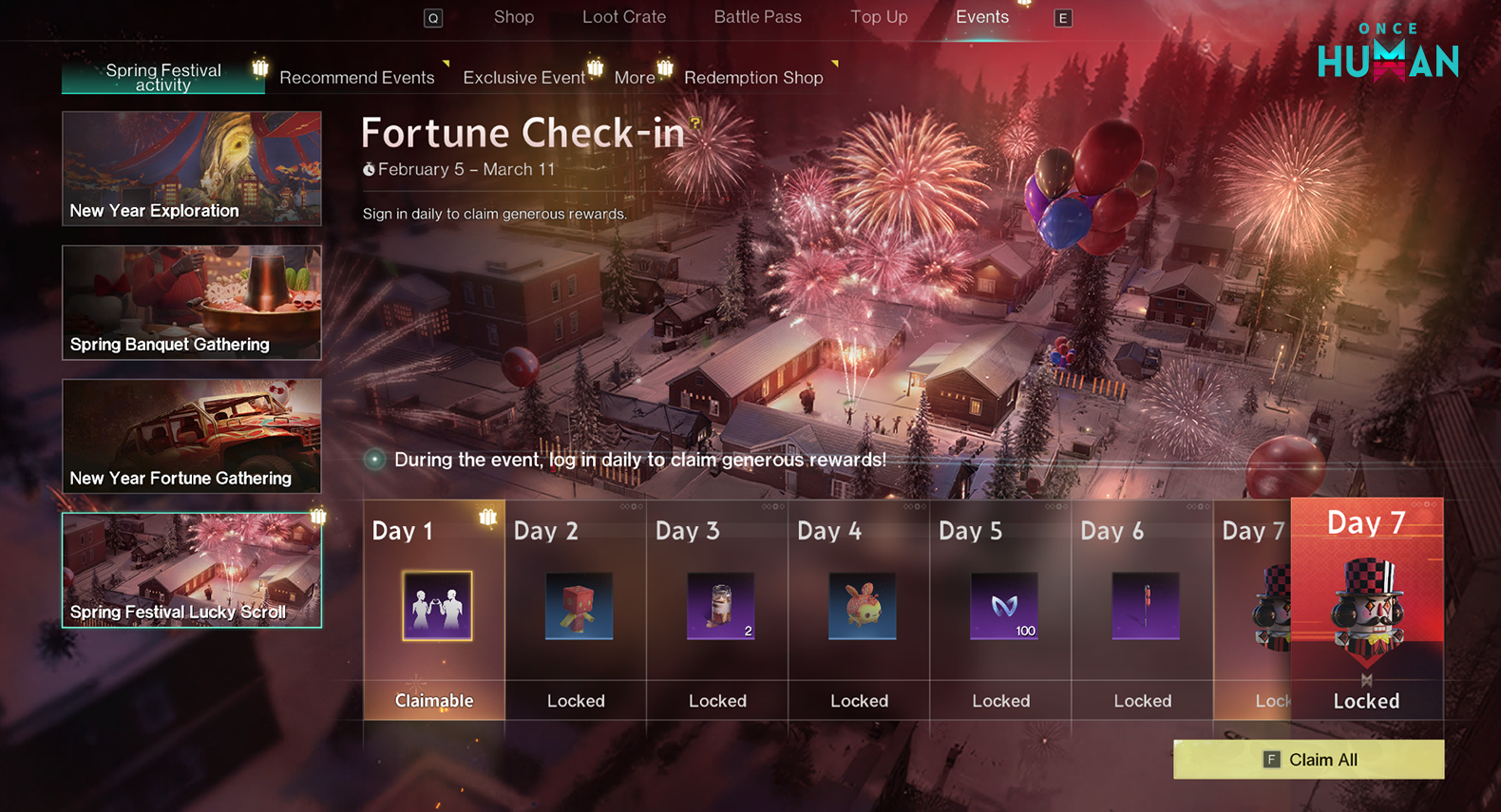Switch to Recommend Events

356,78
